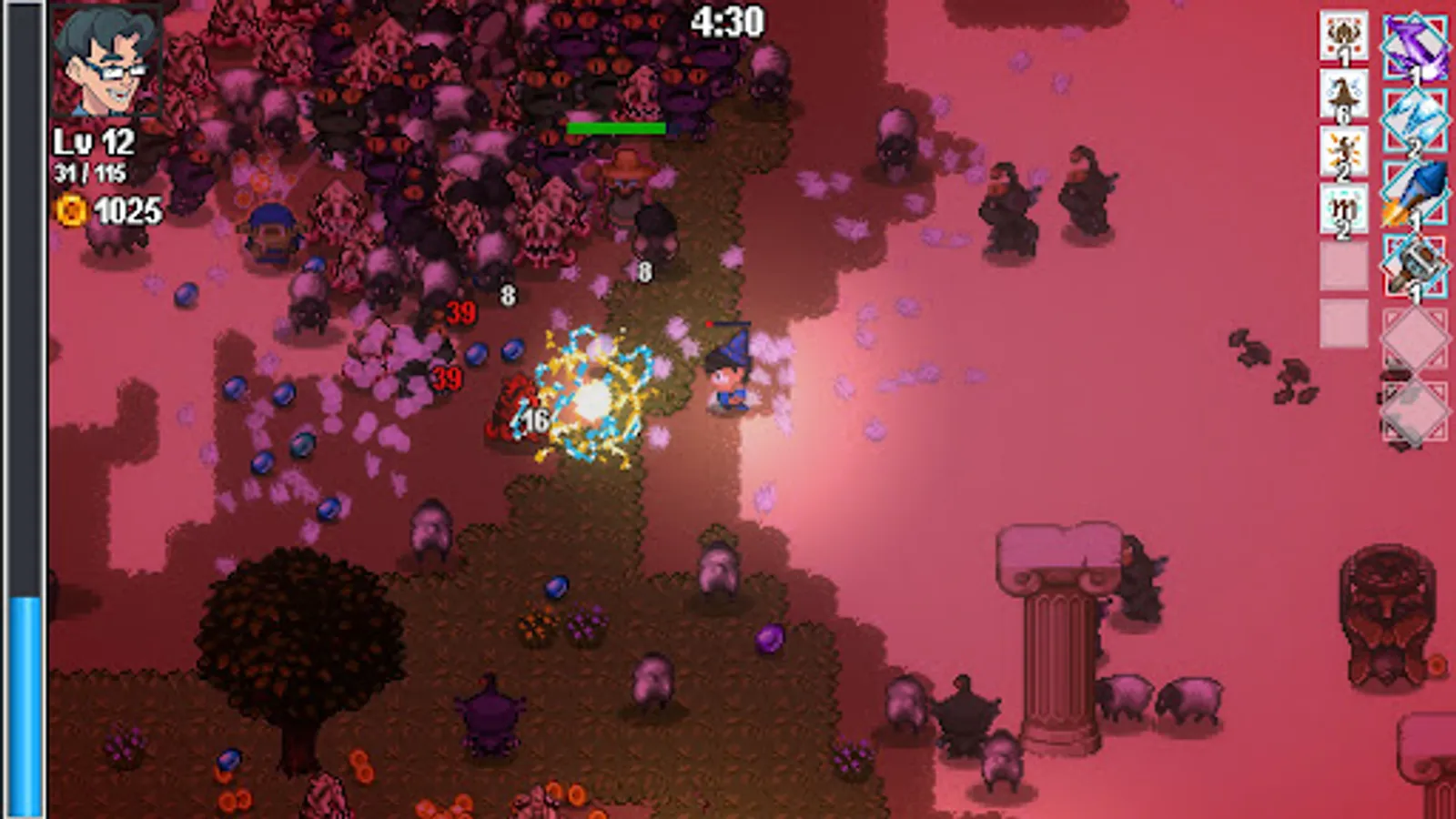The height and width of the screenshot is (819, 1456).
Task: Click the Lv 12 level label
Action: click(94, 142)
